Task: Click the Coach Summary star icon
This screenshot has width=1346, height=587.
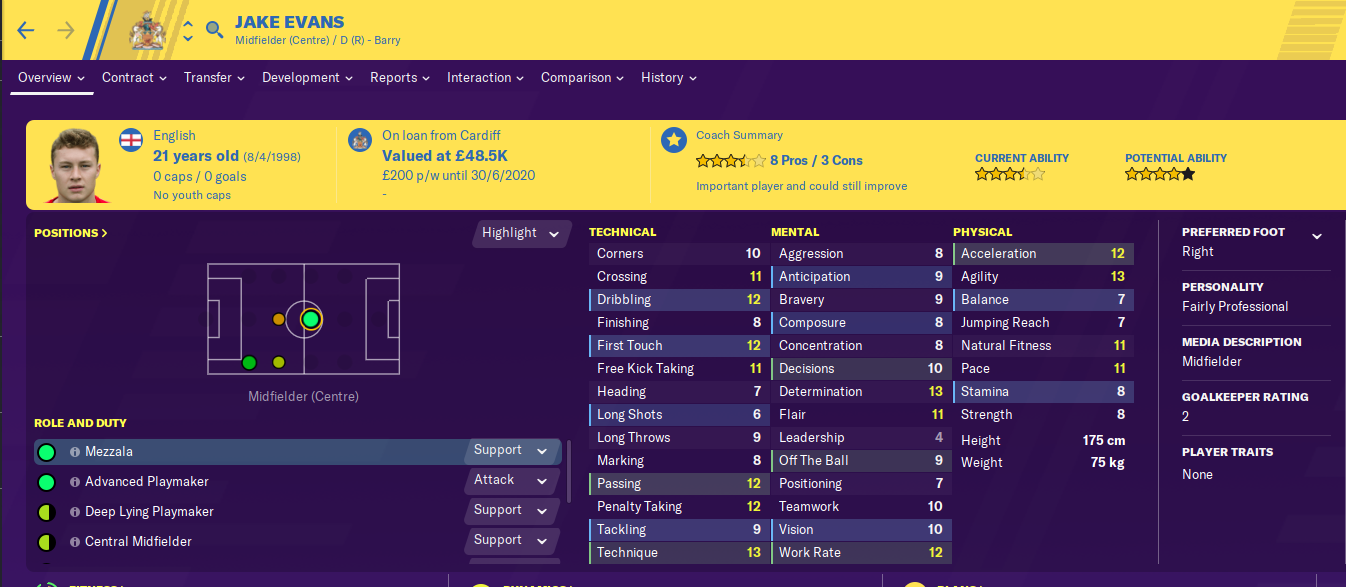Action: [x=673, y=139]
